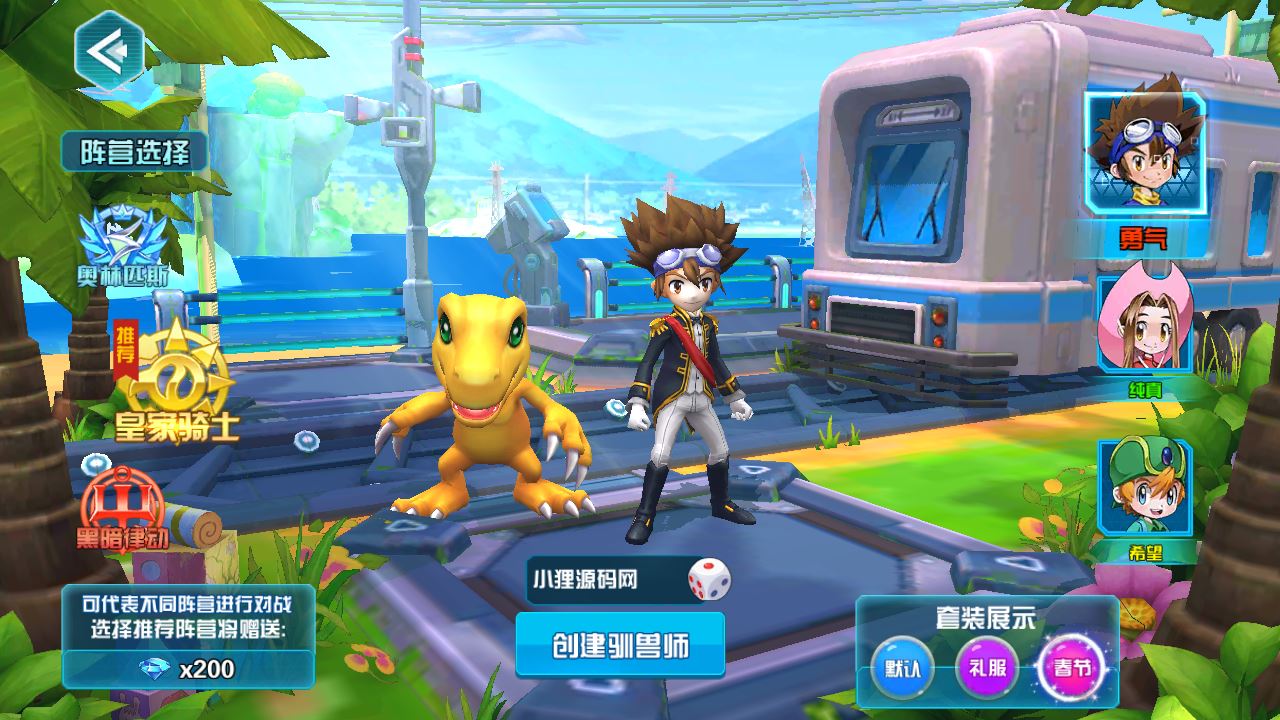Choose the 纯真 girl character portrait
Image resolution: width=1280 pixels, height=720 pixels.
point(1143,325)
